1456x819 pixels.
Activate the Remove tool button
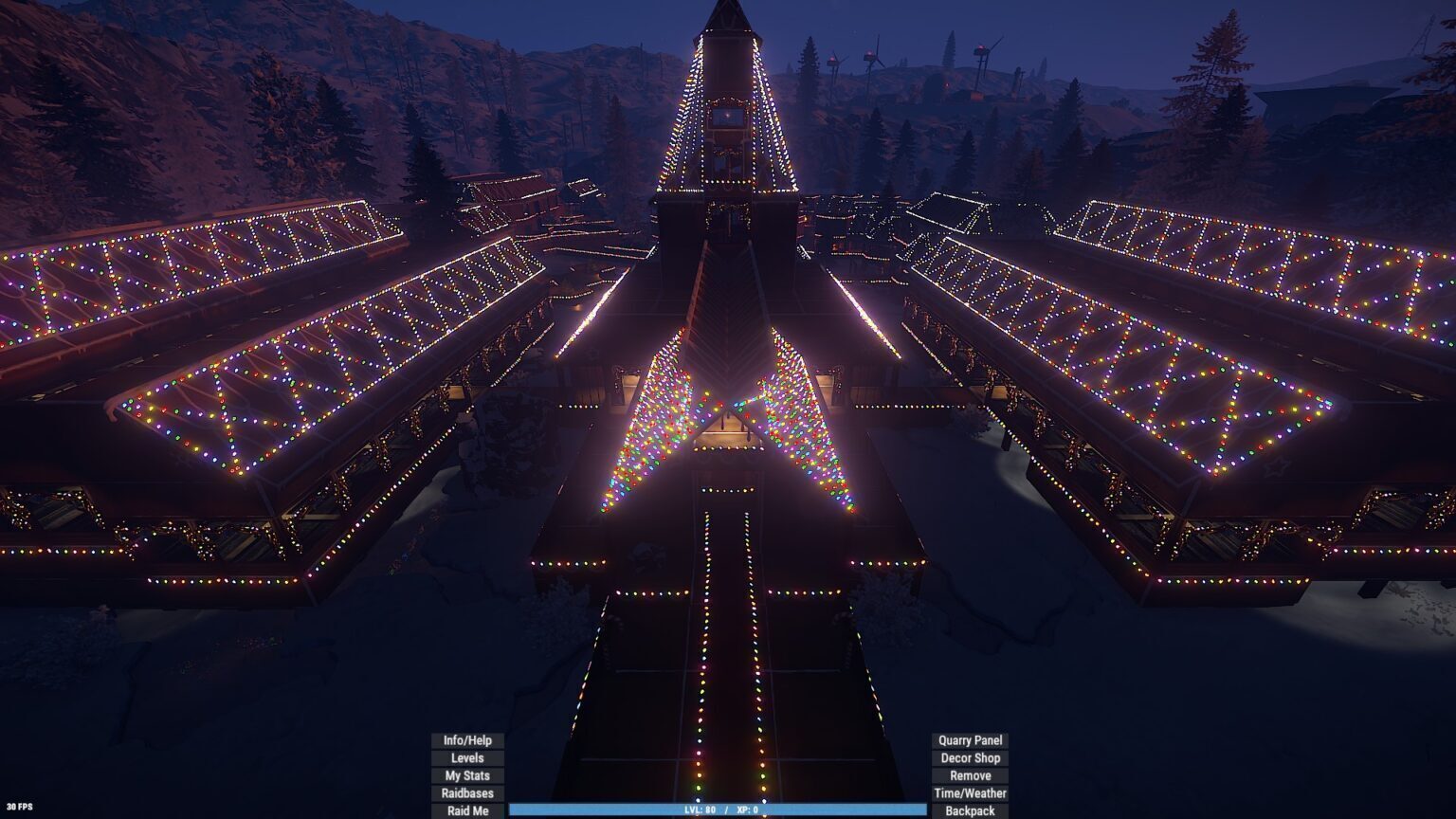970,775
